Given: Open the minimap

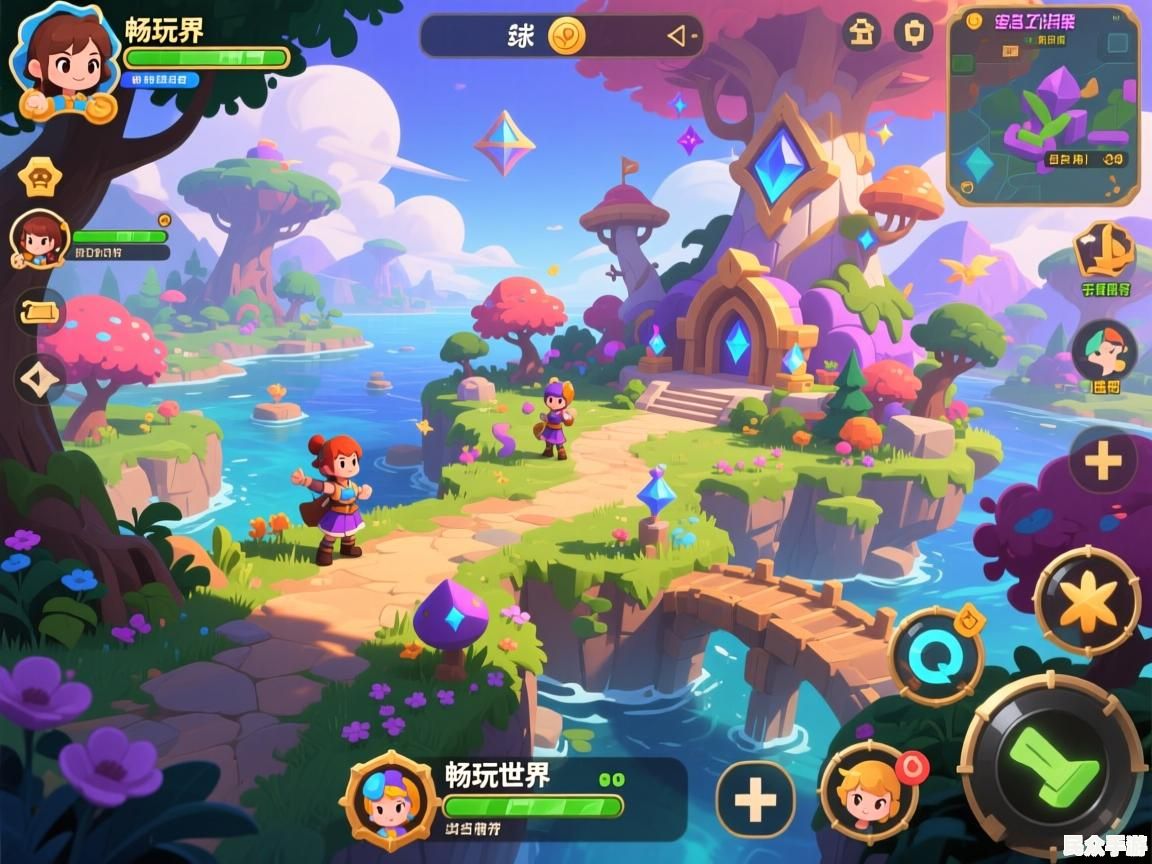Looking at the screenshot, I should pyautogui.click(x=1043, y=105).
